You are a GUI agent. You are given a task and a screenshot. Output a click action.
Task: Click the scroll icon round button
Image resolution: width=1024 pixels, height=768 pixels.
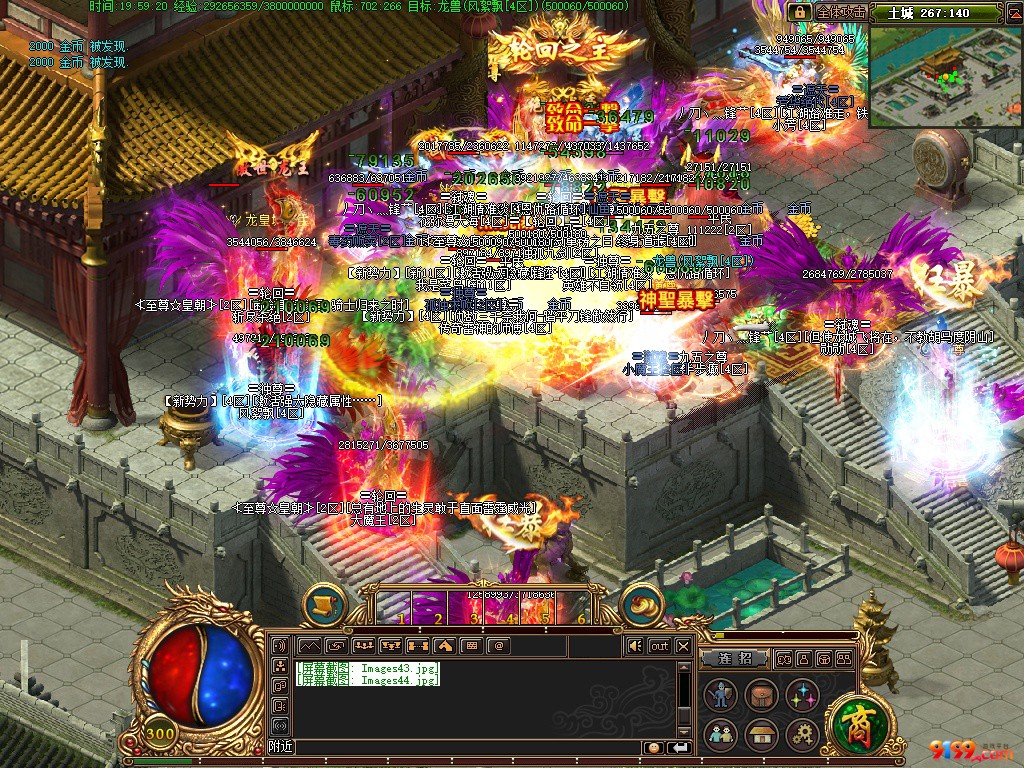[x=324, y=604]
